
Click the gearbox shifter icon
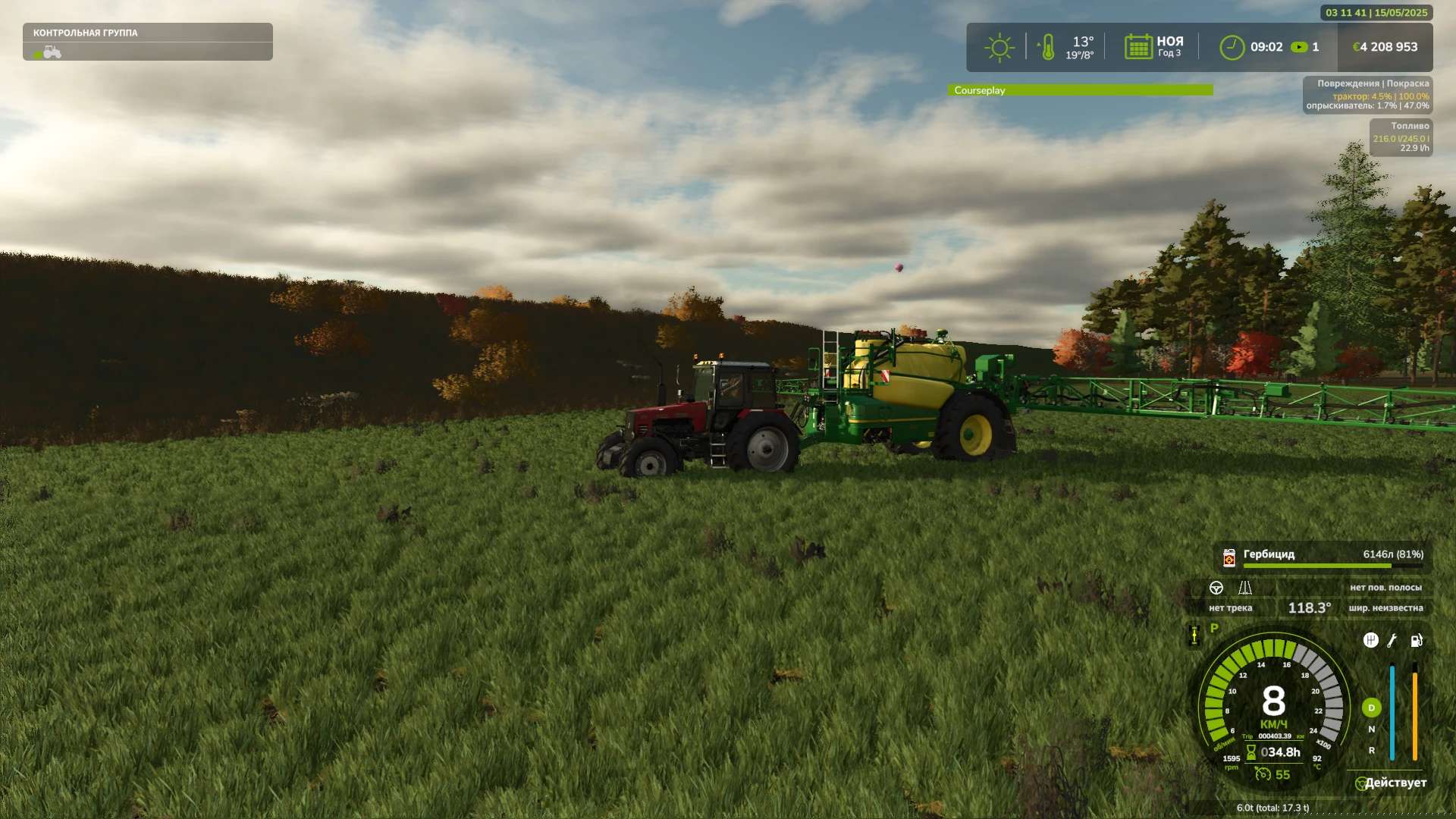(x=1370, y=641)
